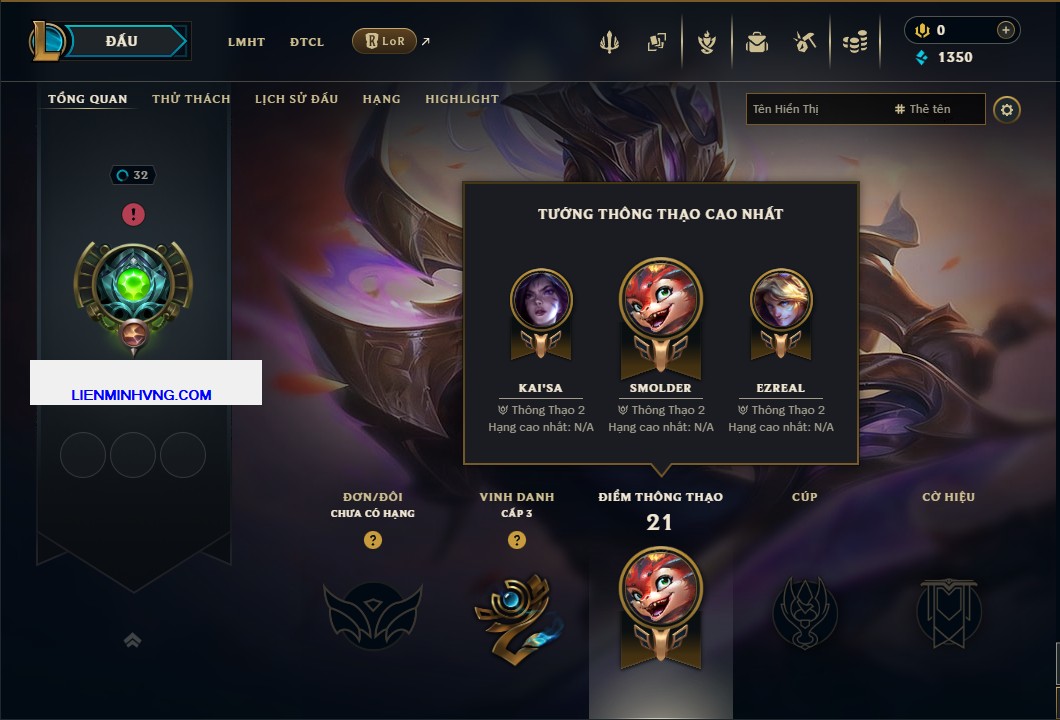View the LỊCH SỬ ĐẤU tab
Image resolution: width=1060 pixels, height=720 pixels.
click(296, 99)
